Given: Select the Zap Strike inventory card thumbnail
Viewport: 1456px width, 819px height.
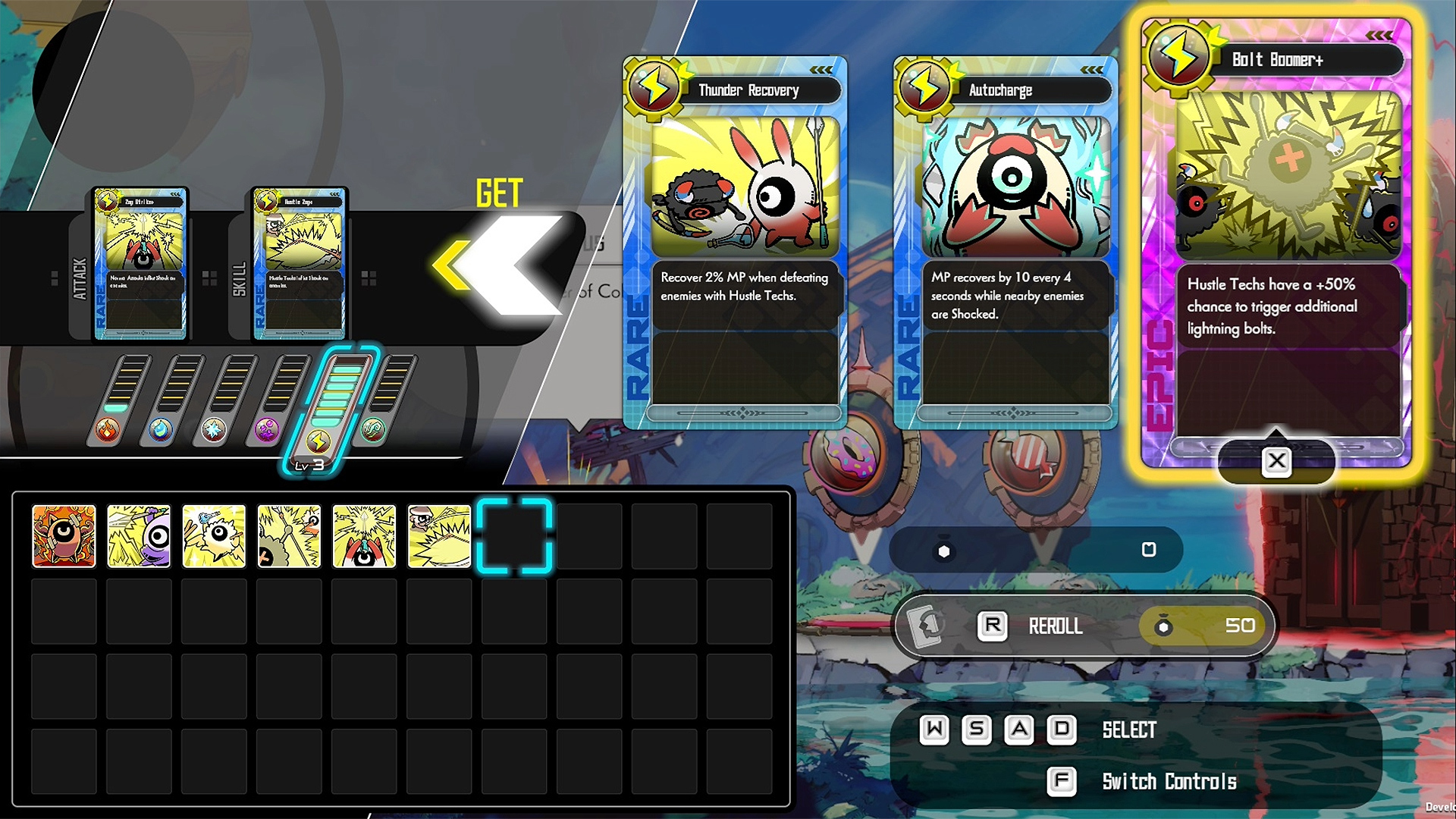Looking at the screenshot, I should pos(364,536).
